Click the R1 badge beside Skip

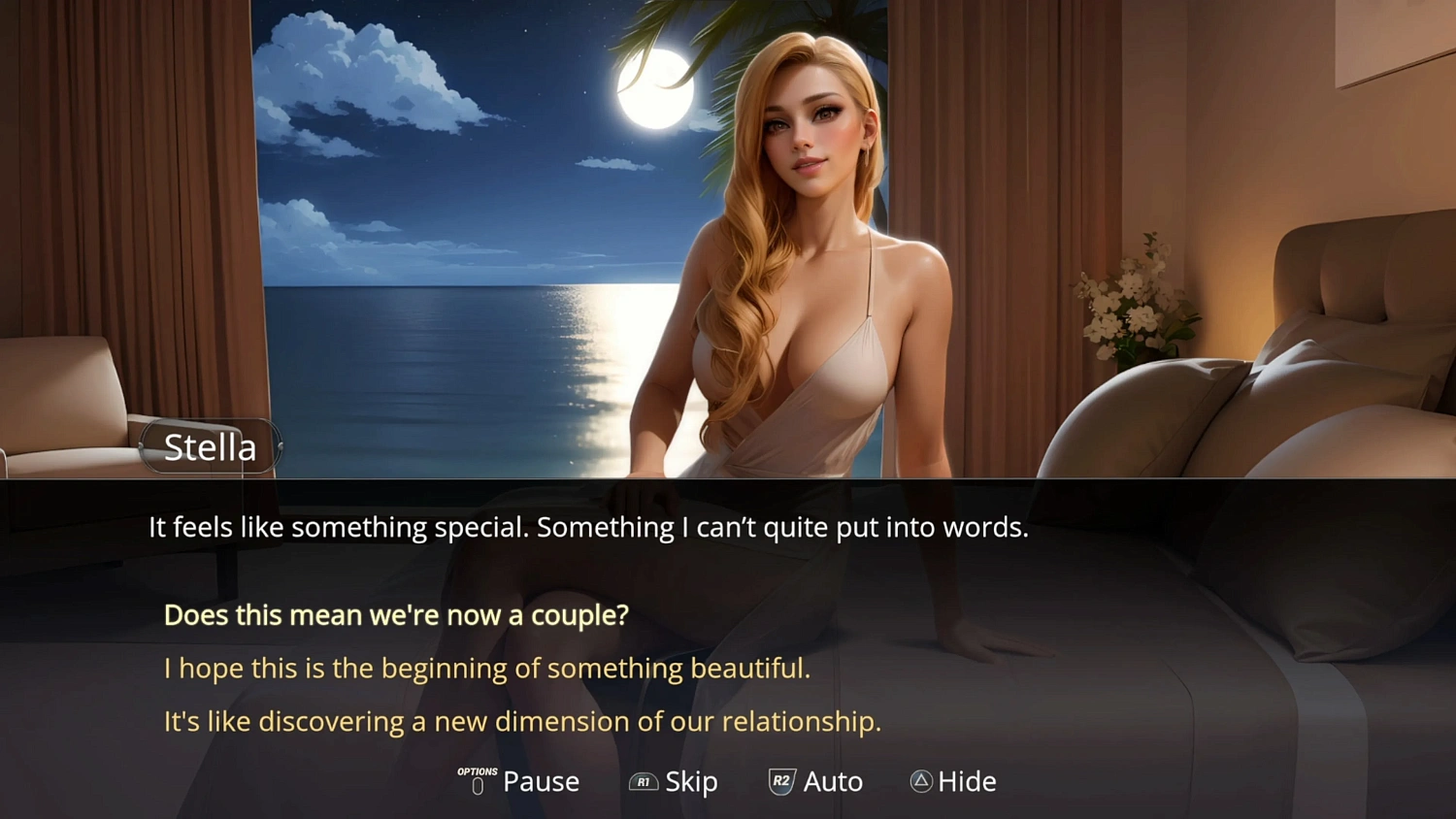(x=644, y=781)
